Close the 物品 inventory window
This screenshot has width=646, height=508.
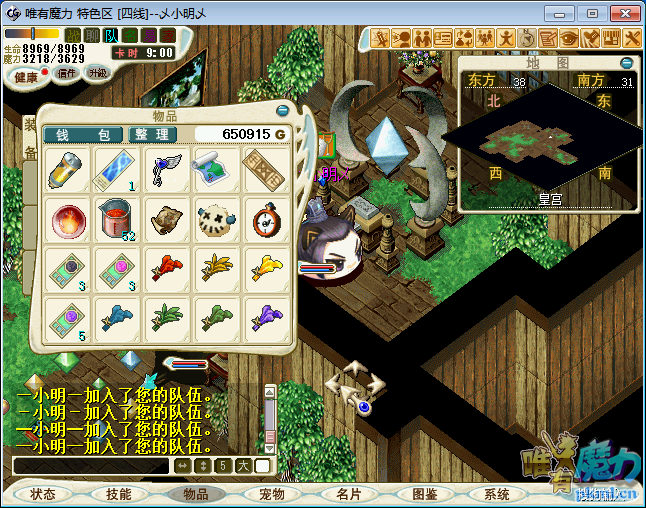click(x=283, y=110)
